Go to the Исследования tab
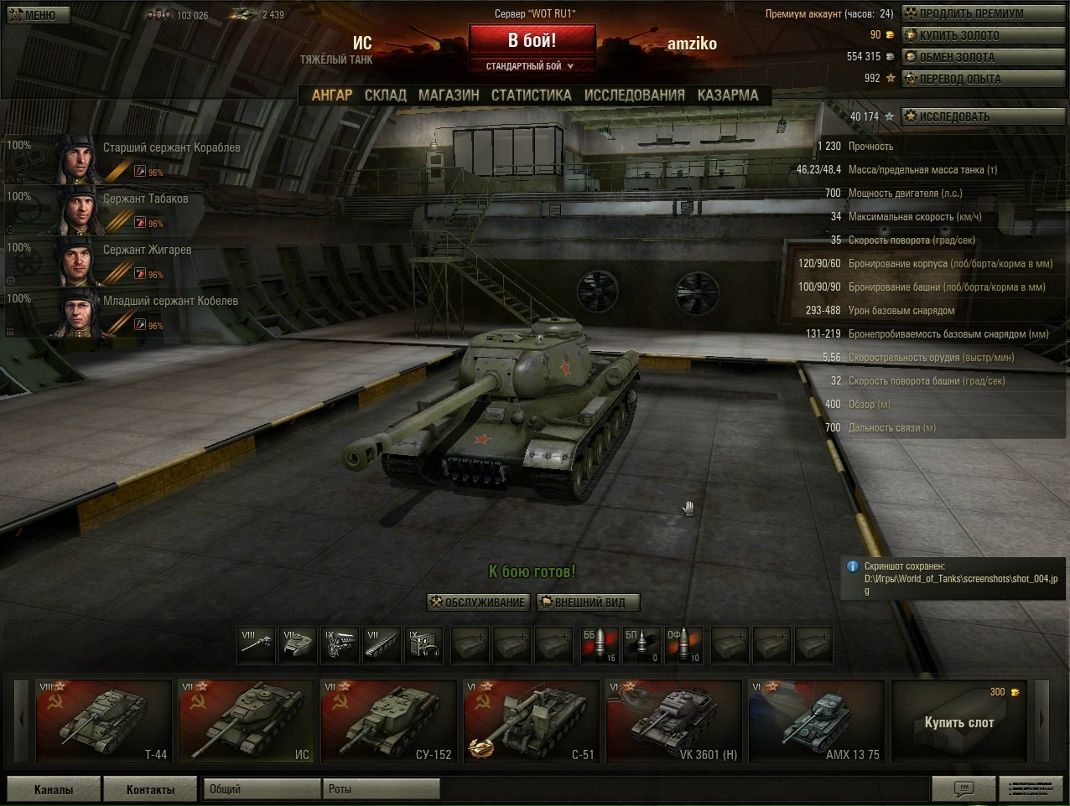 point(634,95)
